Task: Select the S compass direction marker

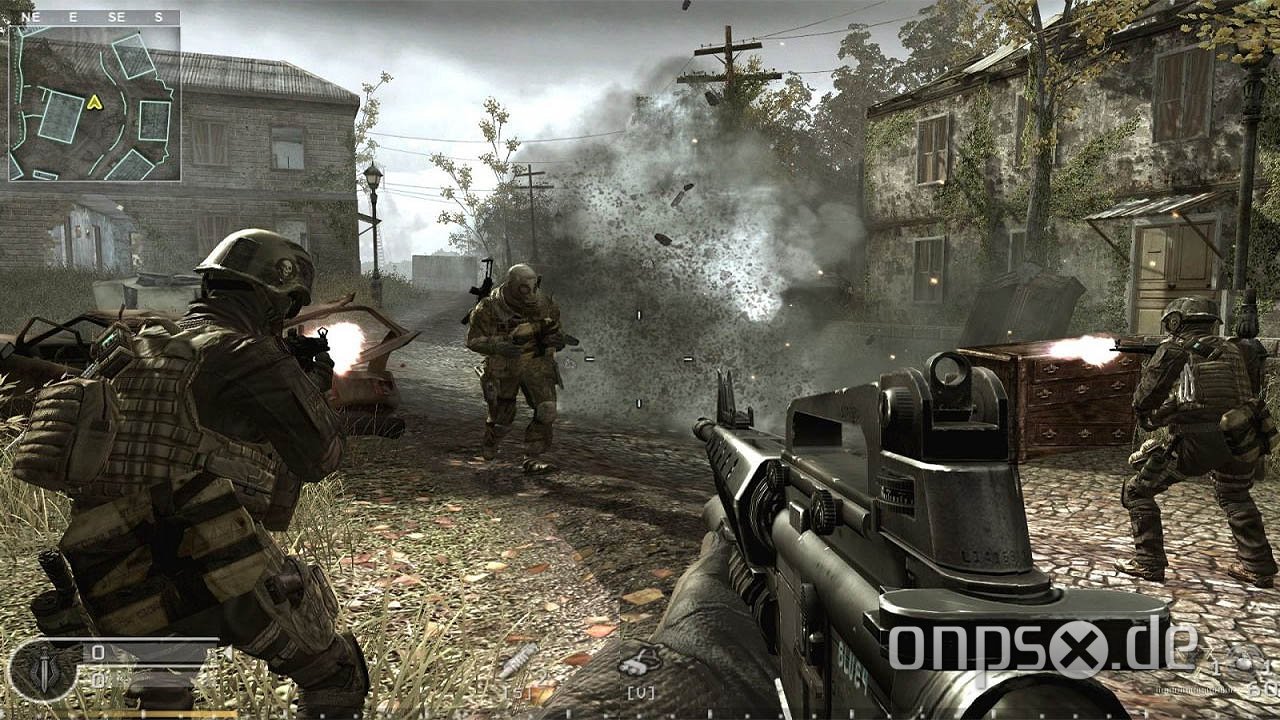Action: click(158, 17)
